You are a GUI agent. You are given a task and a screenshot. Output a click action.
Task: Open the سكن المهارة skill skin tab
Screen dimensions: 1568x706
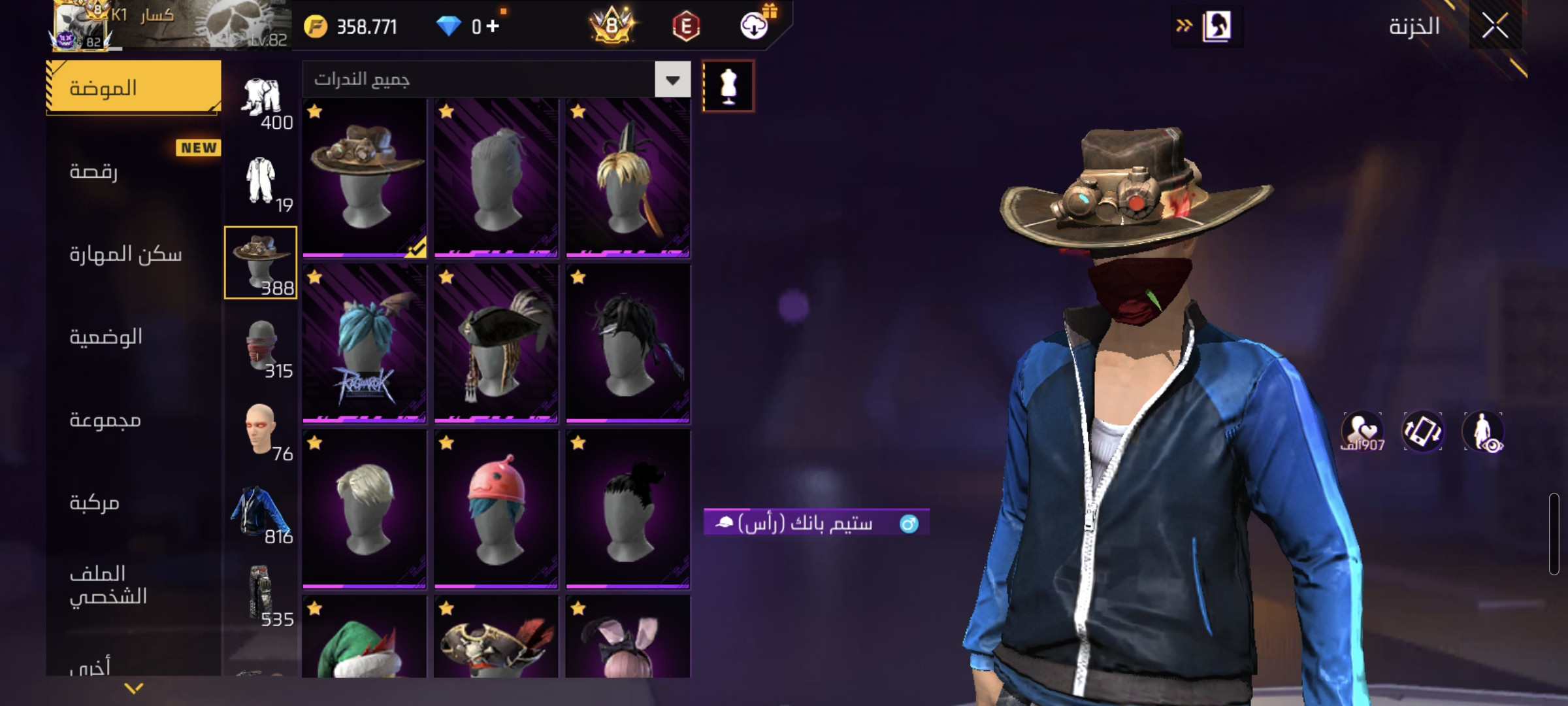click(134, 254)
